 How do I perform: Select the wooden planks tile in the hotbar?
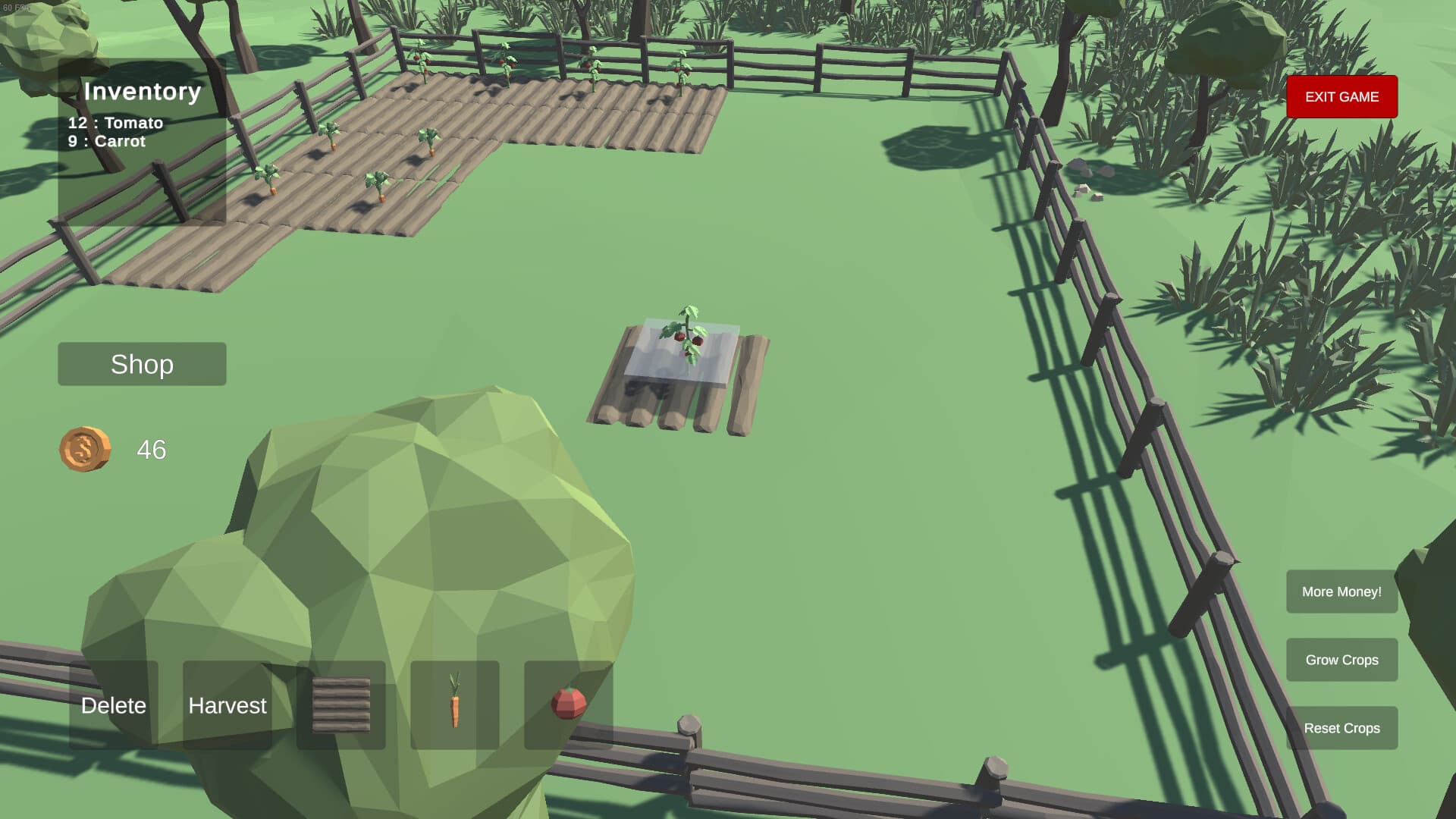pyautogui.click(x=340, y=705)
